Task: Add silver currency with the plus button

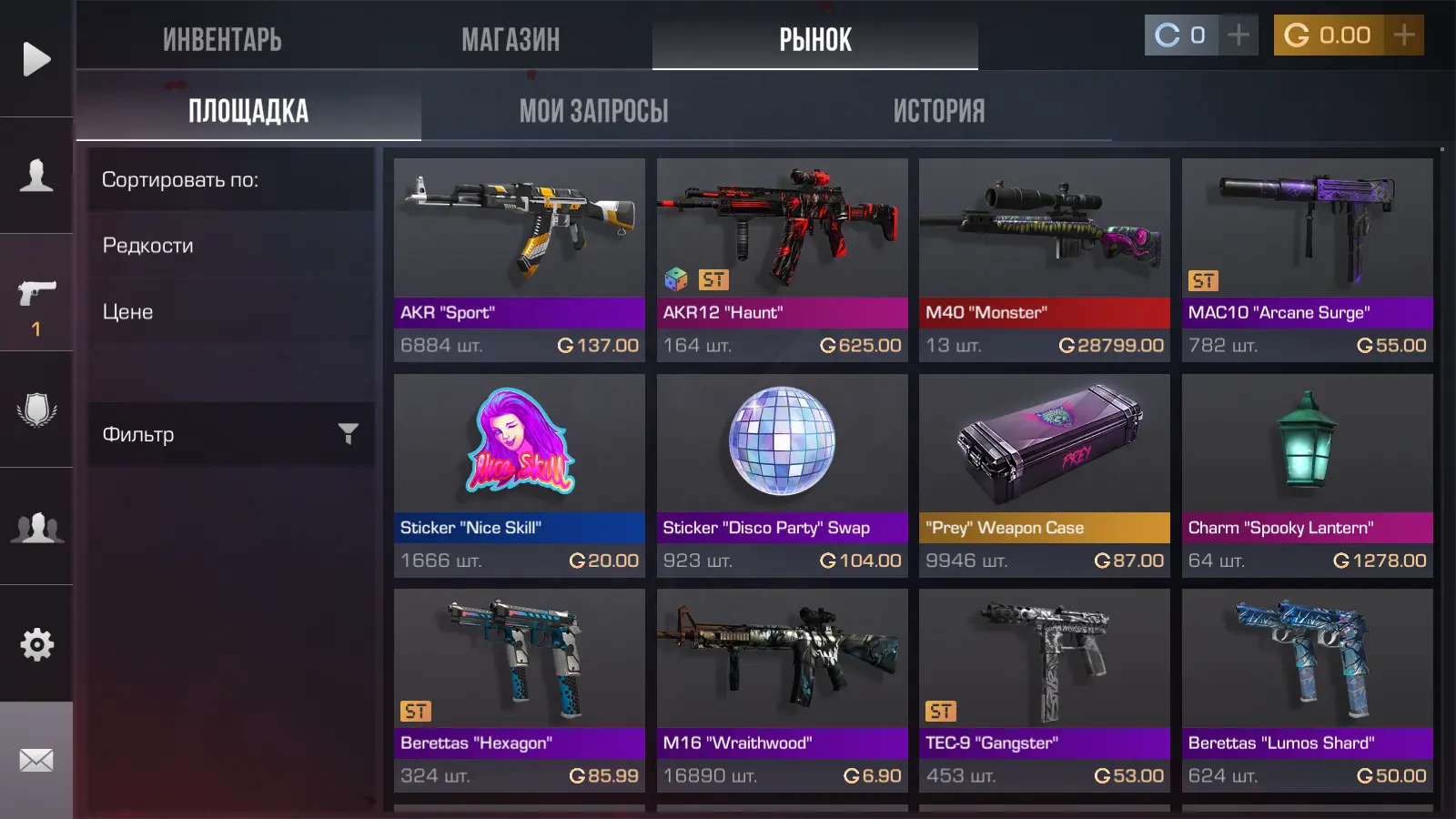Action: pos(1239,35)
